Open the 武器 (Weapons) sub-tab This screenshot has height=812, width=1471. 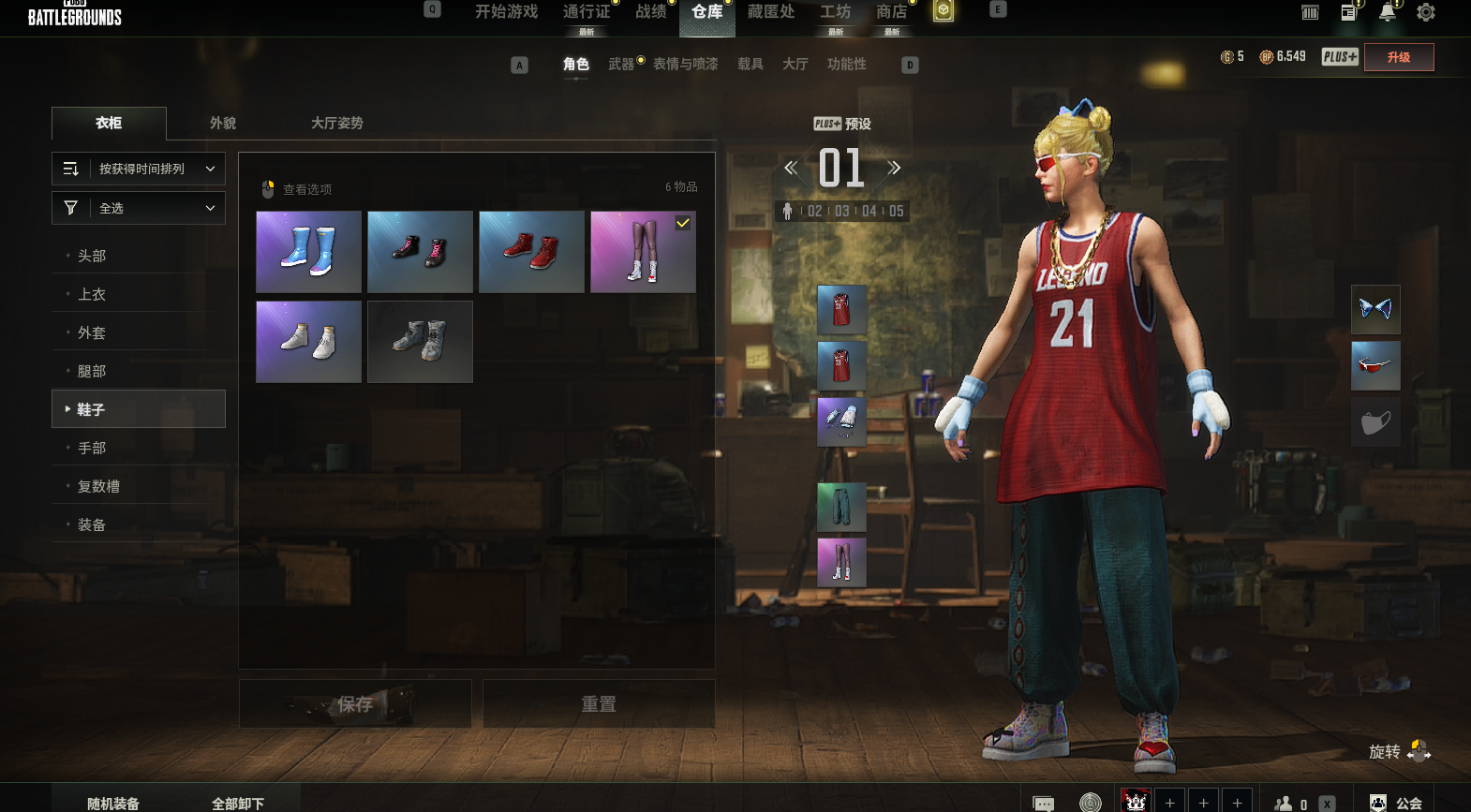coord(621,64)
